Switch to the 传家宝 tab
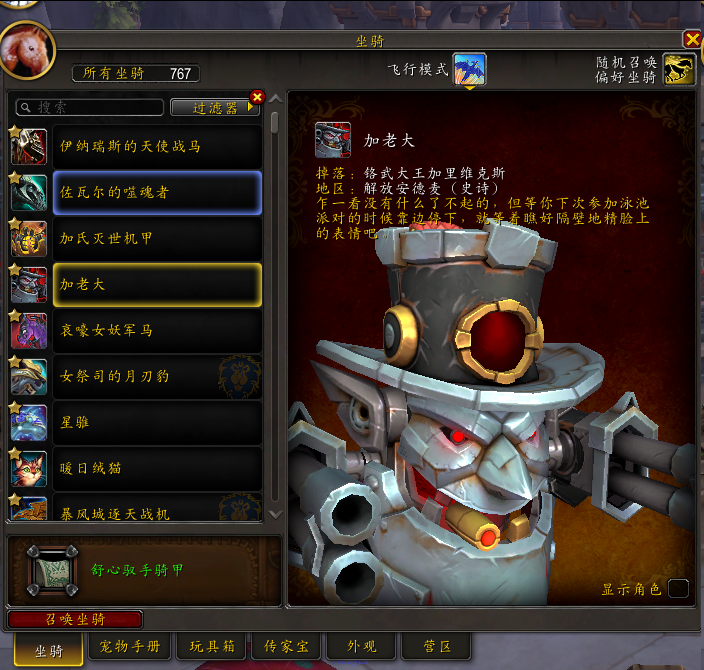This screenshot has width=704, height=670. (284, 647)
